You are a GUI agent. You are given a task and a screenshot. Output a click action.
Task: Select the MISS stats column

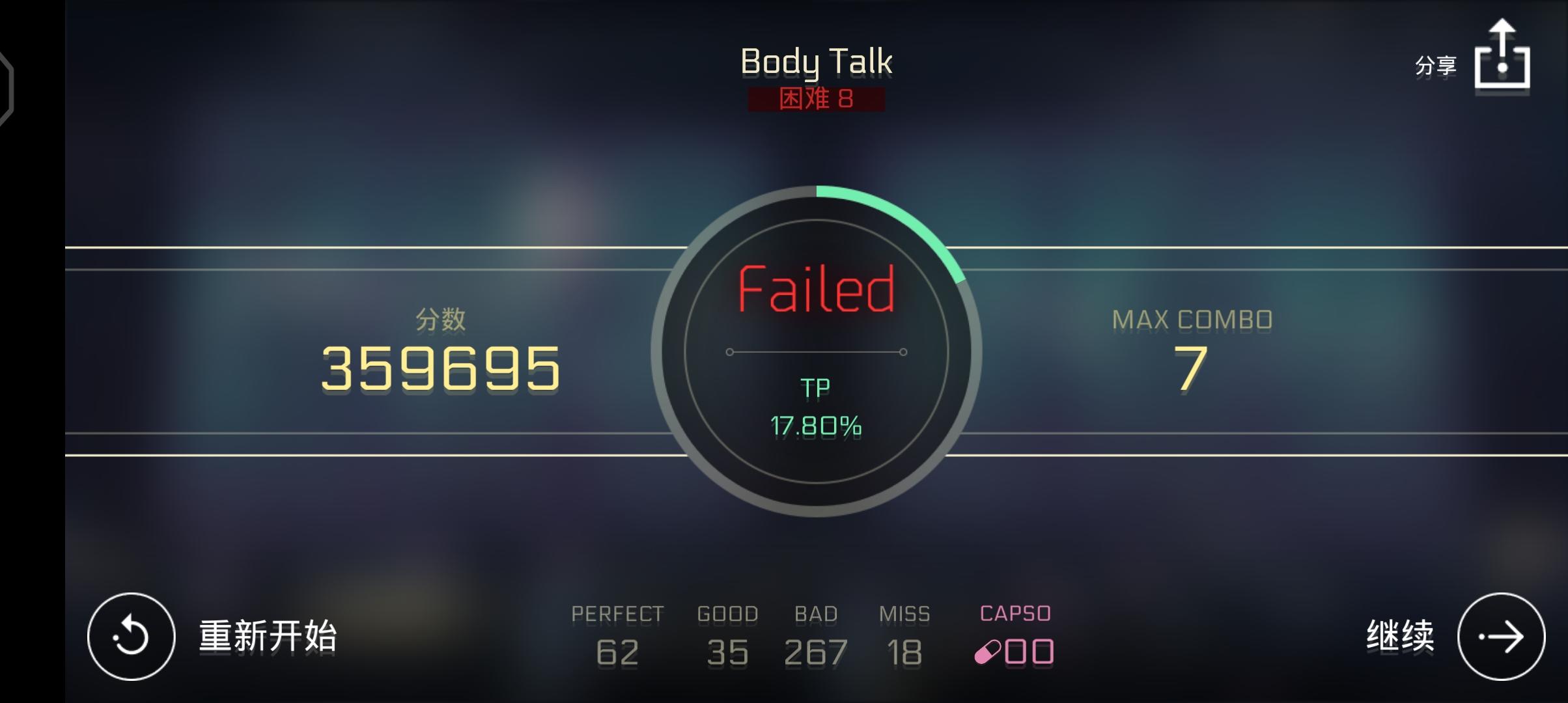[x=905, y=631]
